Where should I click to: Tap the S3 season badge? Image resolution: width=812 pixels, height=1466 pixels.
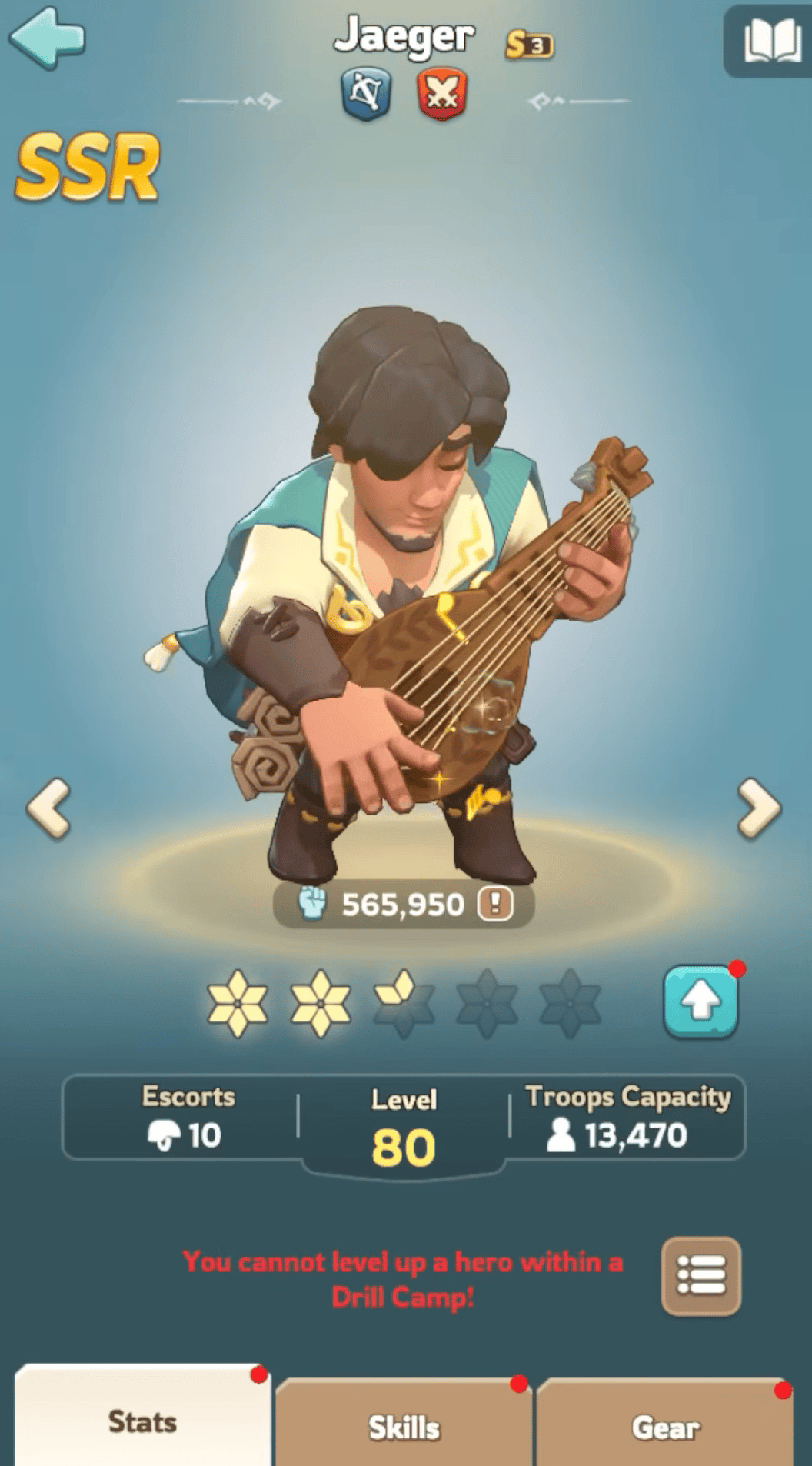click(x=529, y=45)
